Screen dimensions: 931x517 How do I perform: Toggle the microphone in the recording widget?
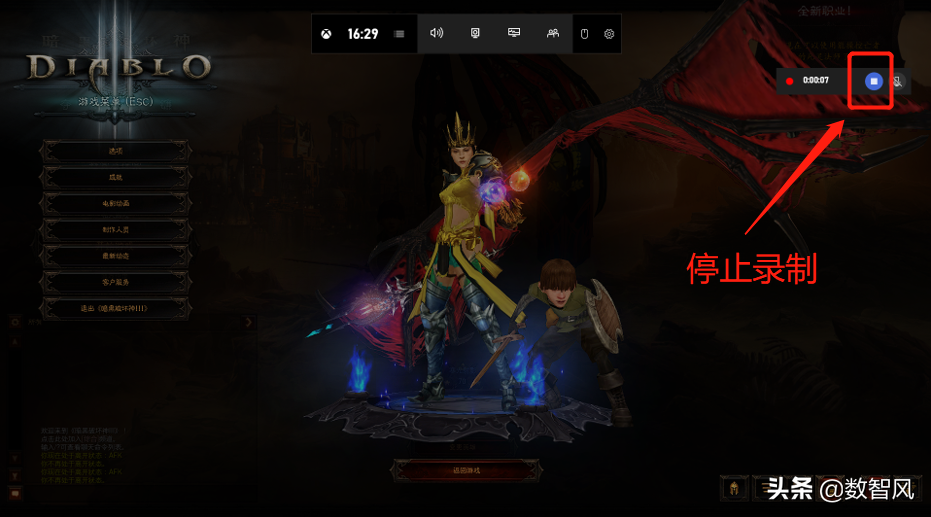(897, 81)
